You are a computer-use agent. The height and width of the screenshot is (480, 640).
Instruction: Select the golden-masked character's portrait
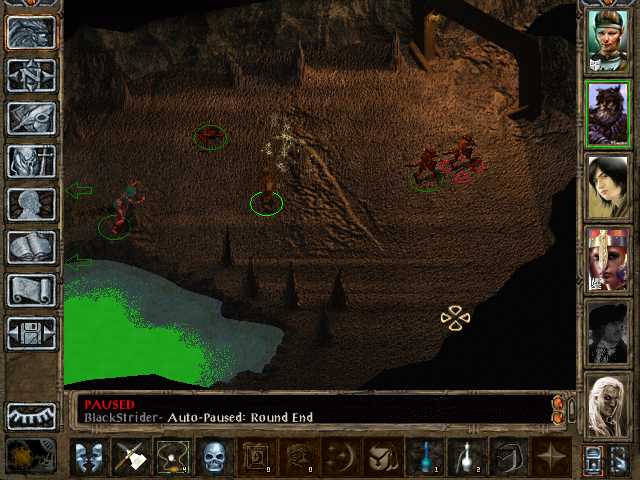[x=606, y=259]
